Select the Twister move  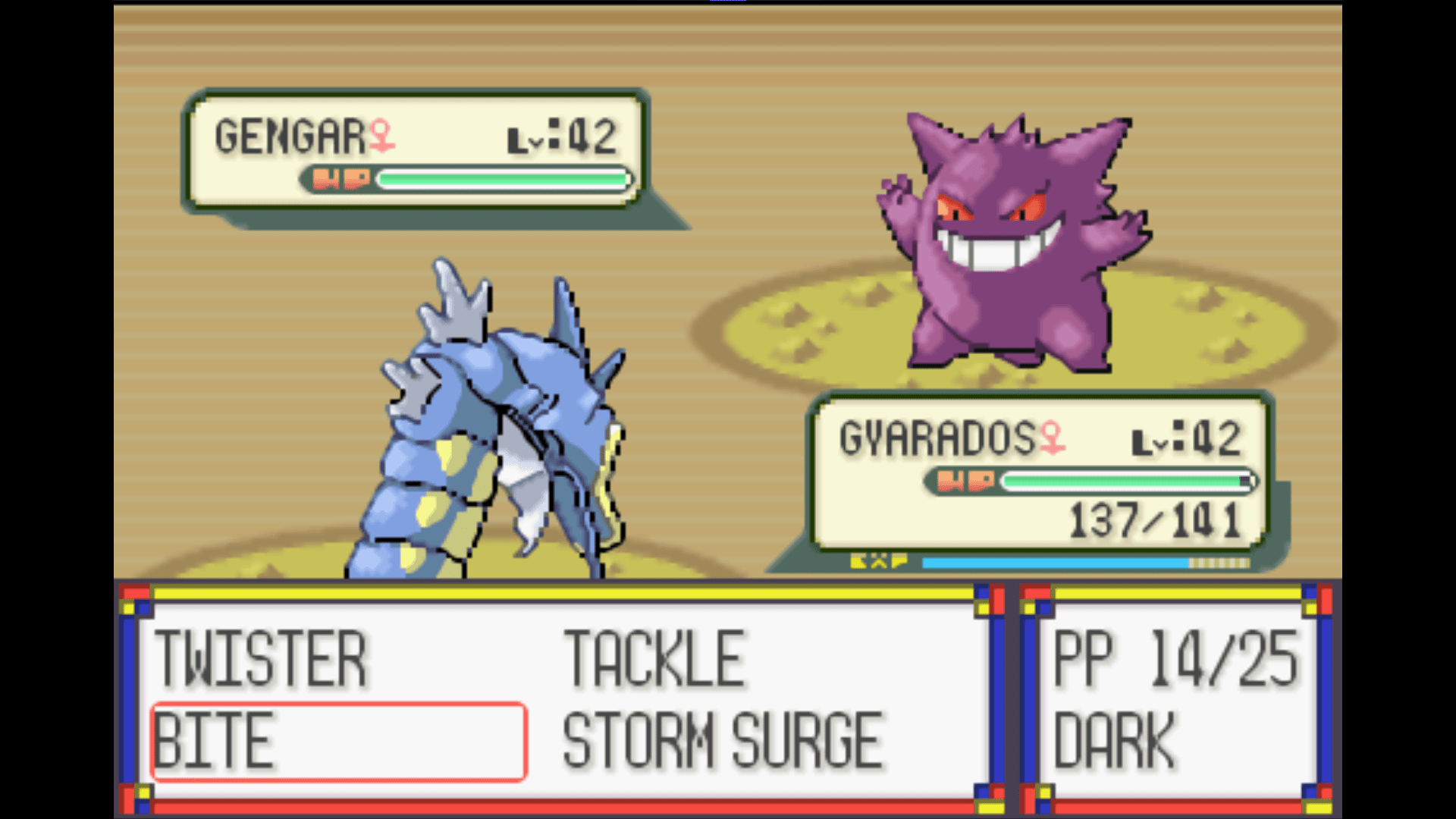pos(261,660)
